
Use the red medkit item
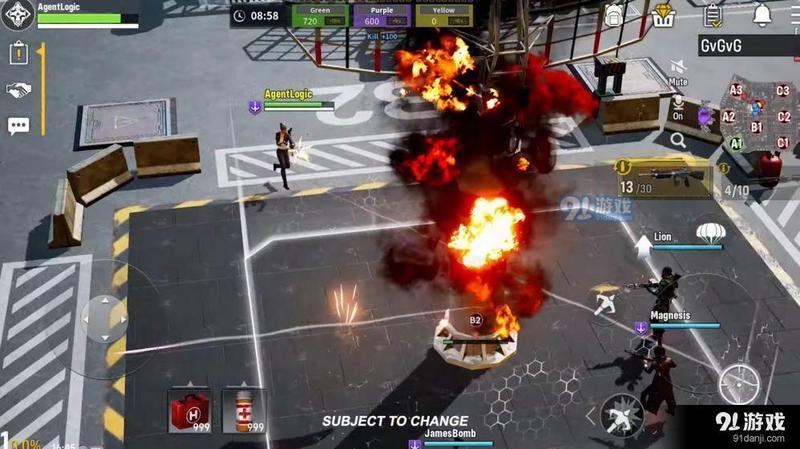(x=188, y=410)
